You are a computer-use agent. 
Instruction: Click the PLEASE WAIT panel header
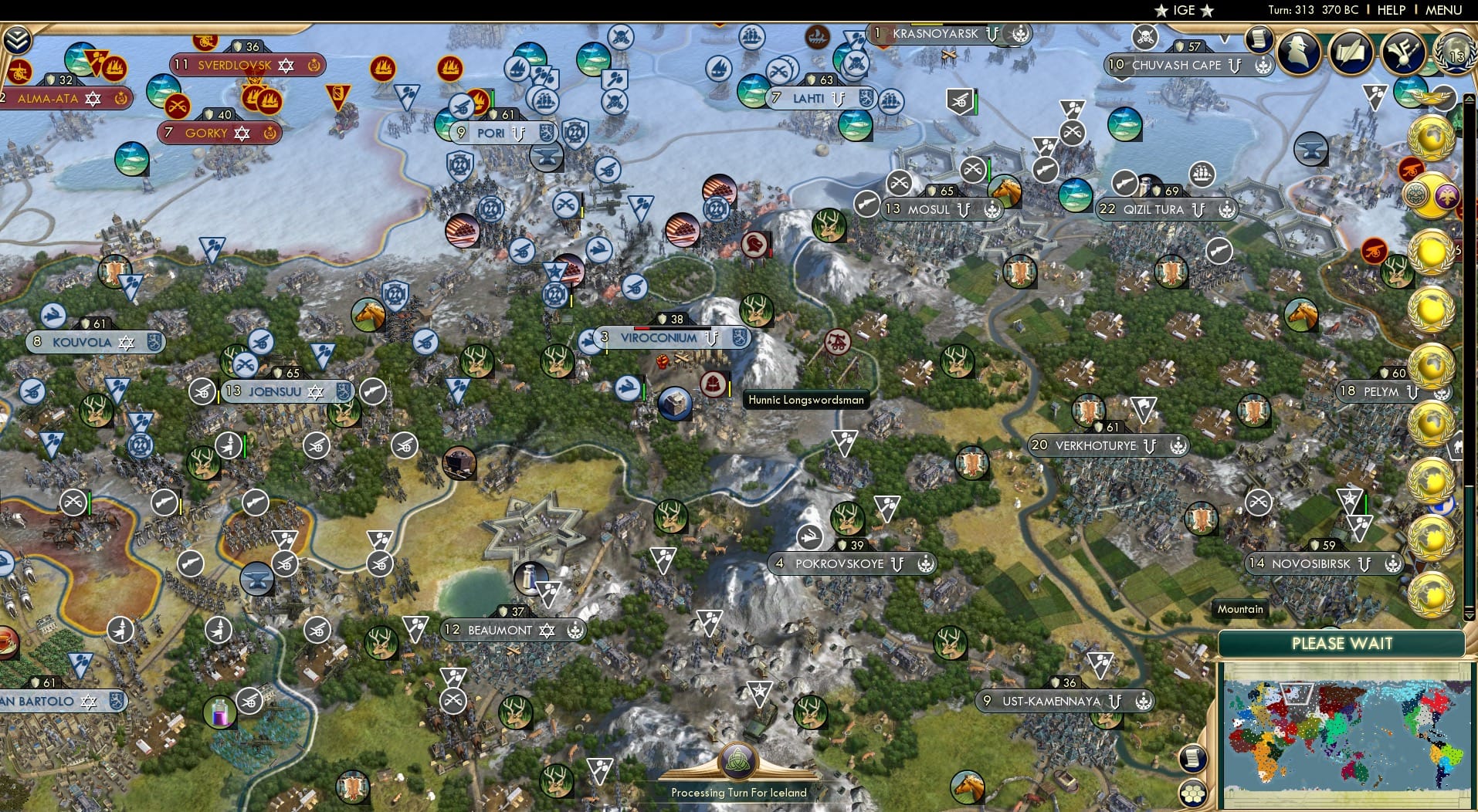1342,643
